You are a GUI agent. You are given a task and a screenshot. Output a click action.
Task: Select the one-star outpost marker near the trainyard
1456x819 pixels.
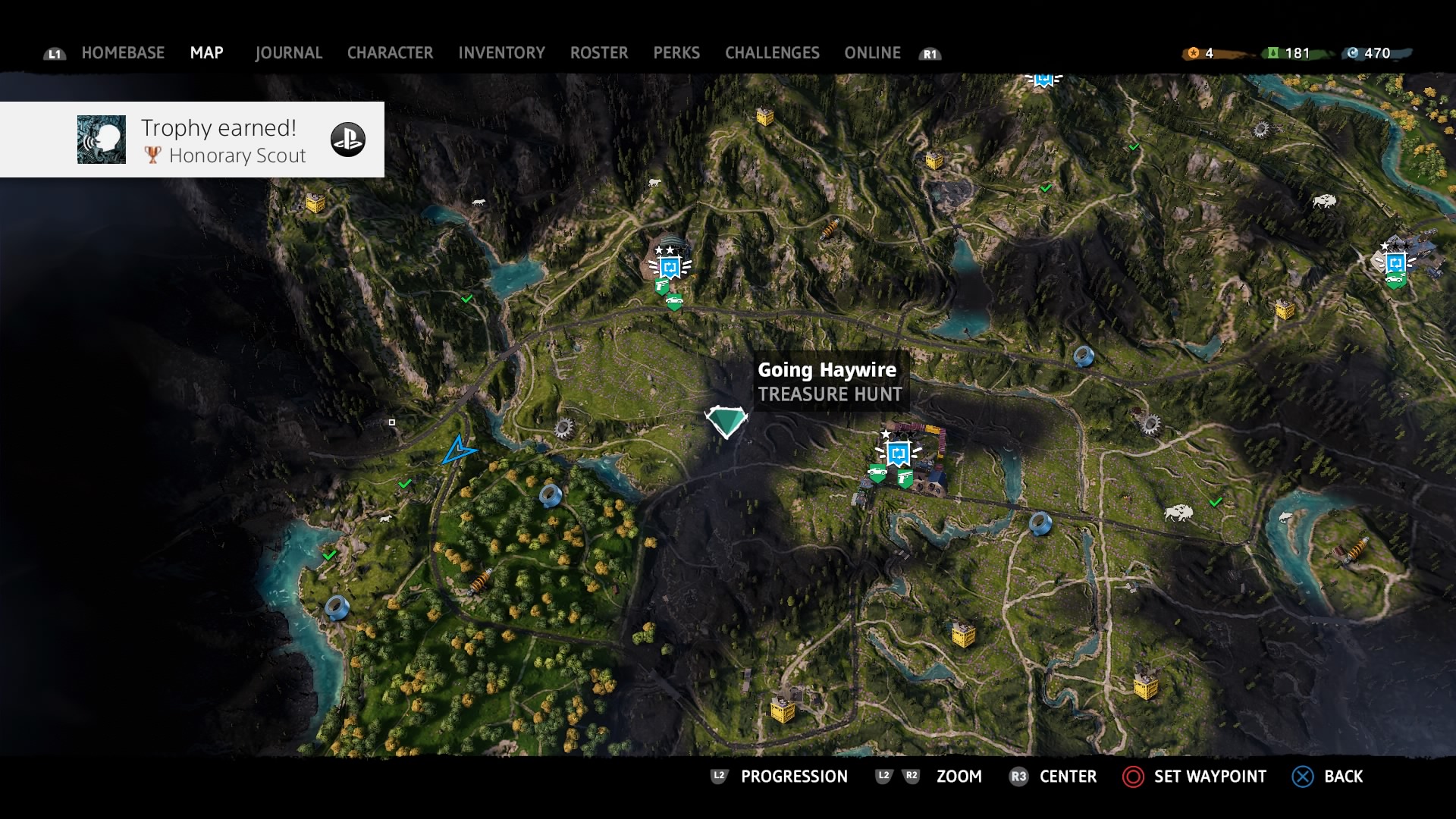[897, 453]
